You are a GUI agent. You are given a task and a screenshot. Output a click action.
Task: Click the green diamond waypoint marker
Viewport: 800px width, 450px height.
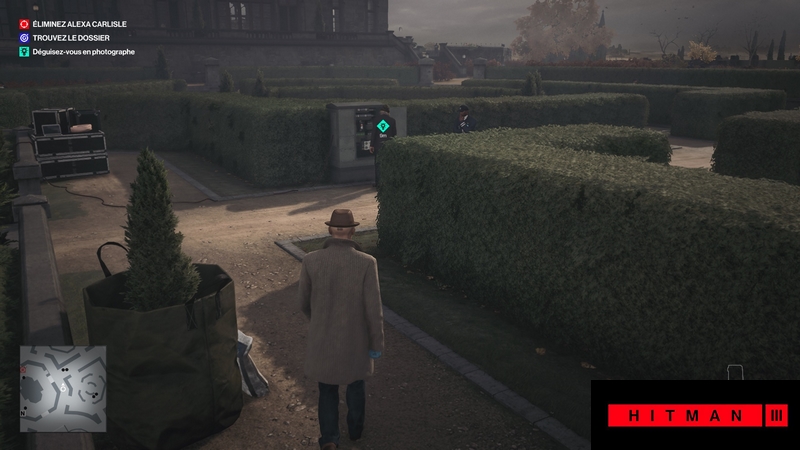[383, 125]
